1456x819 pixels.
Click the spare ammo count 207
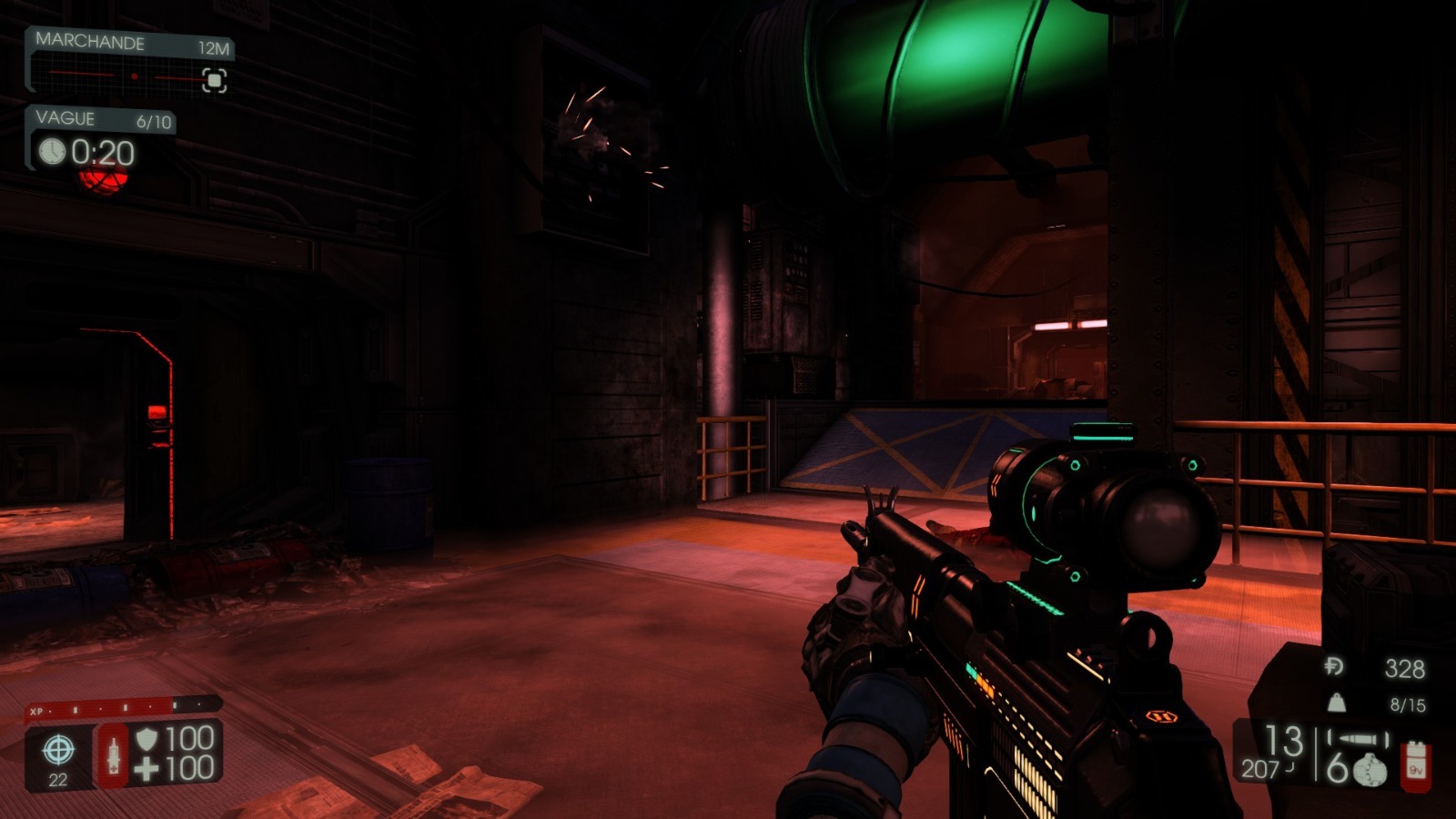1259,768
